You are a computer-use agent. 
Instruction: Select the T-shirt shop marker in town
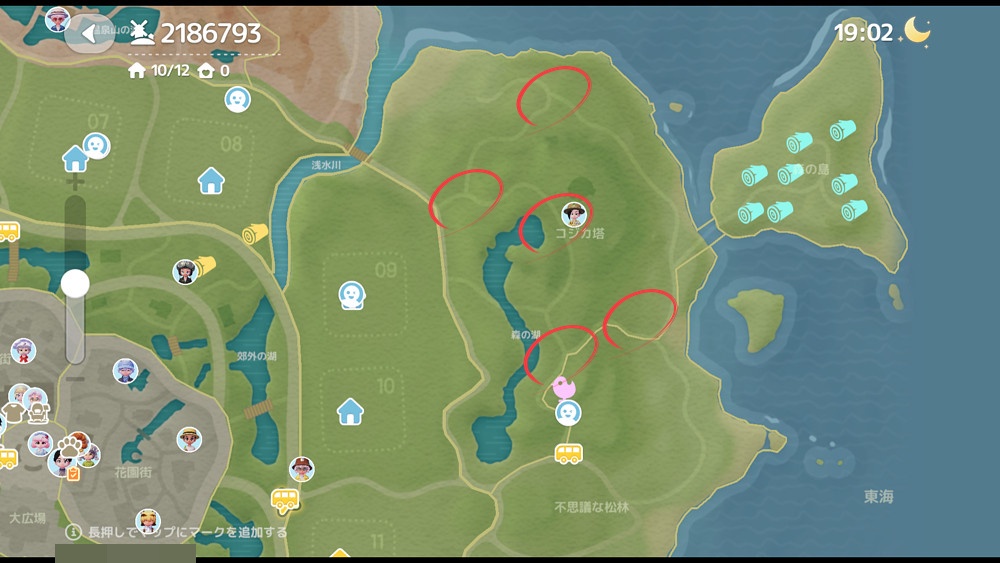click(x=13, y=412)
